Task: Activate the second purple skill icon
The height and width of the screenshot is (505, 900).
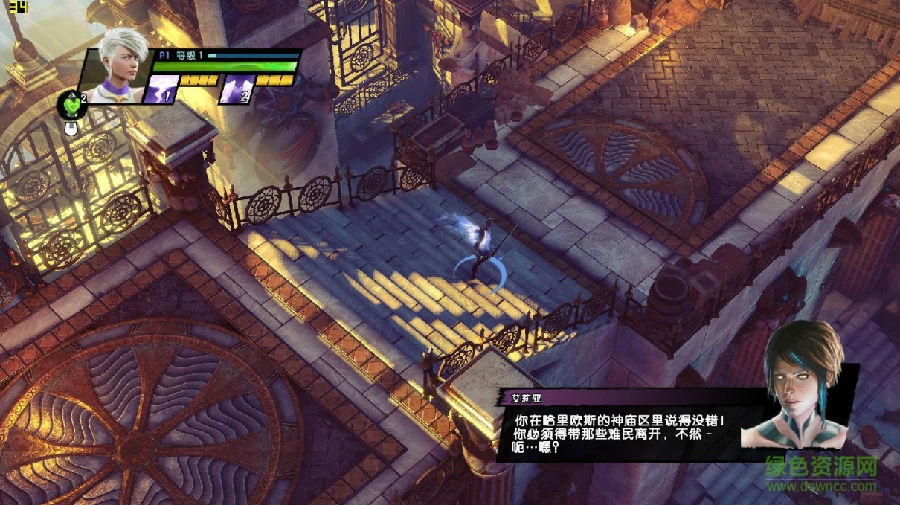Action: click(236, 90)
